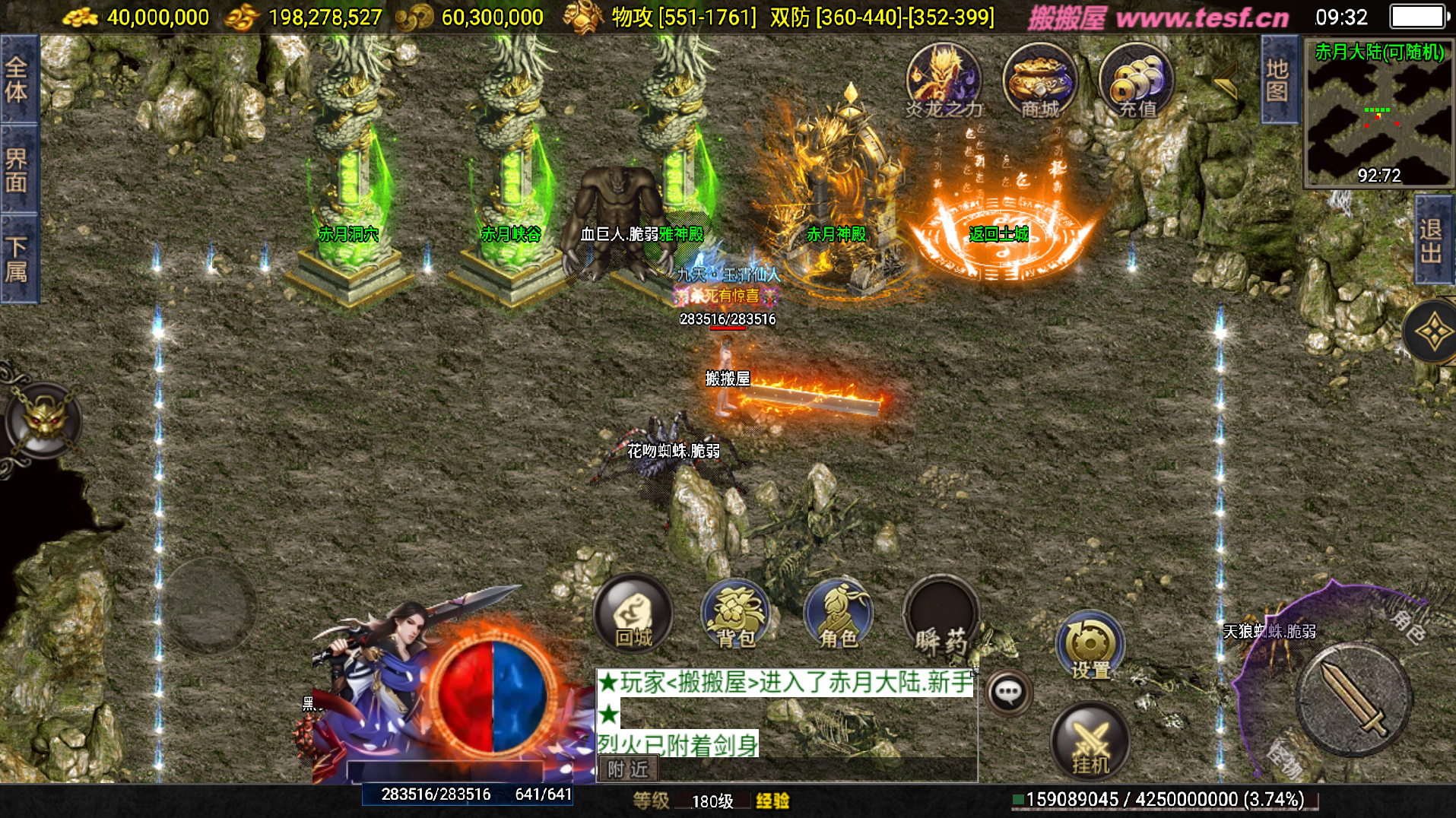Screen dimensions: 1456x818
Task: Open the 角色 character sheet
Action: (x=839, y=614)
